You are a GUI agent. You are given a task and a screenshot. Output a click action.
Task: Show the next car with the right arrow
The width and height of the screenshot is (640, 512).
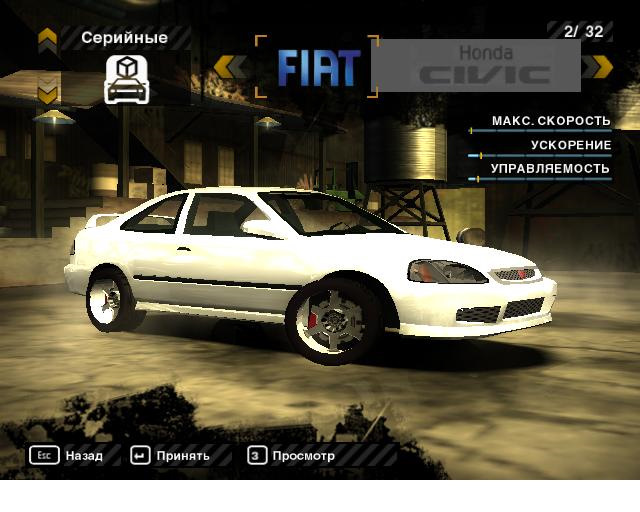coord(598,67)
